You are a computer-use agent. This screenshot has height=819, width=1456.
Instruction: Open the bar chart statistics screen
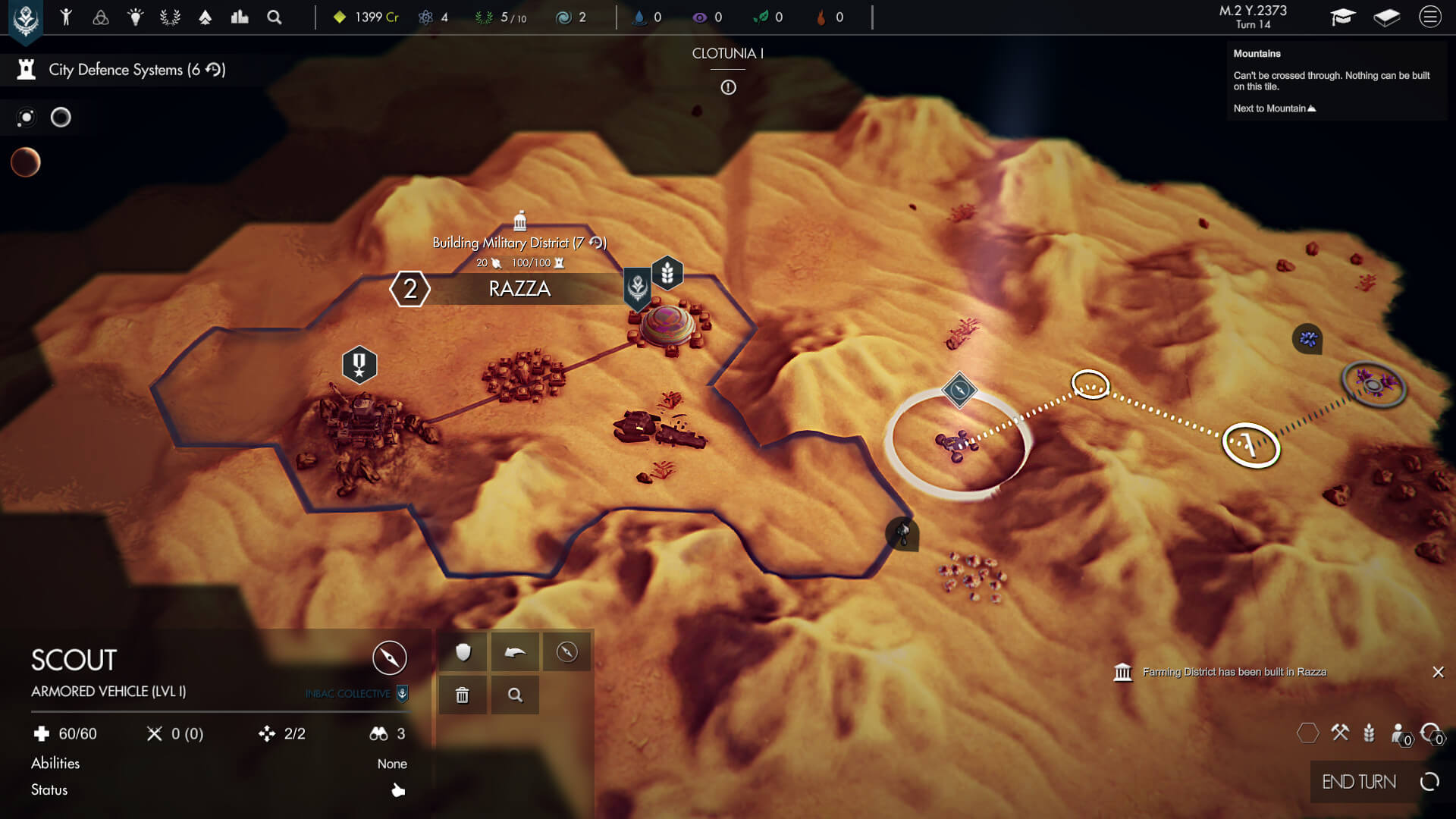point(240,17)
